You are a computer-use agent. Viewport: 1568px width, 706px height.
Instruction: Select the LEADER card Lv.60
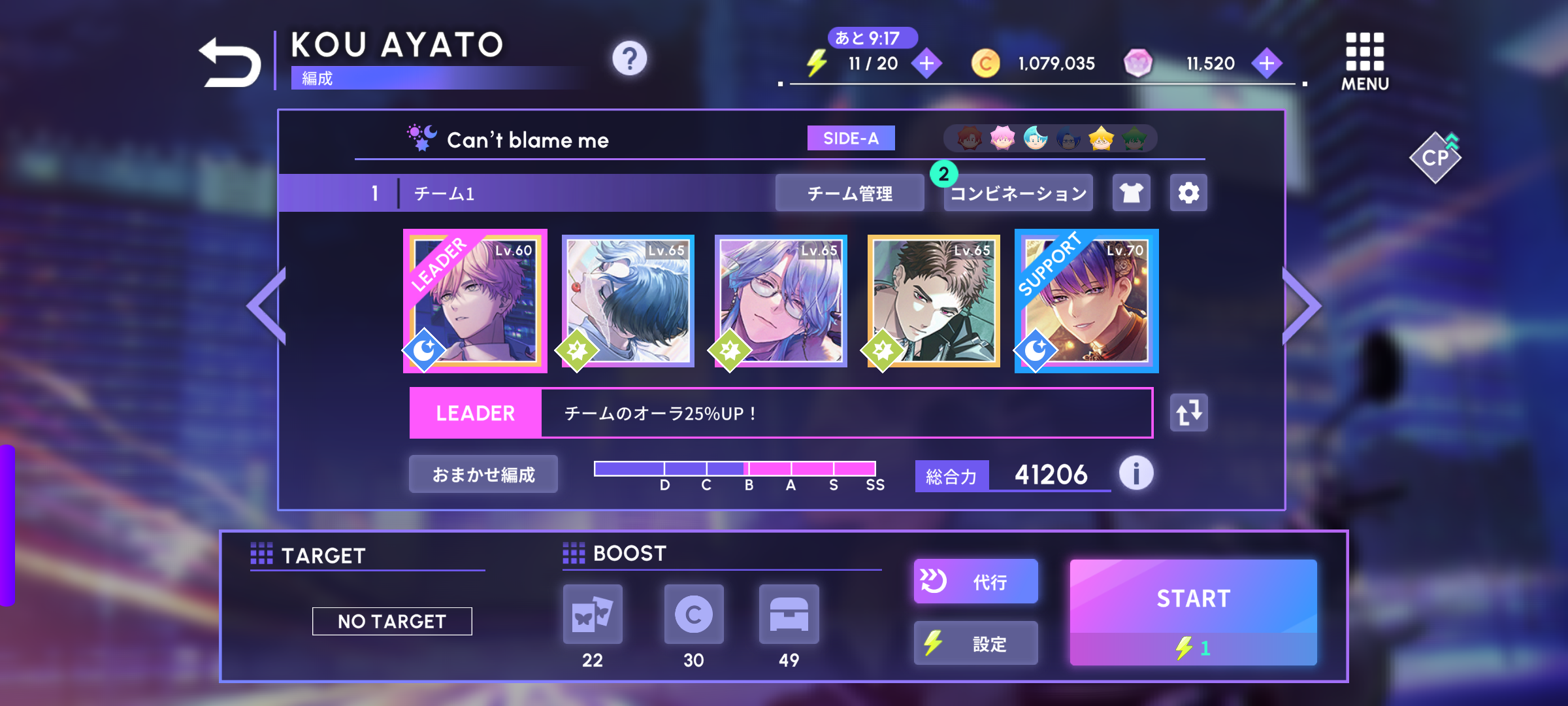[x=475, y=301]
